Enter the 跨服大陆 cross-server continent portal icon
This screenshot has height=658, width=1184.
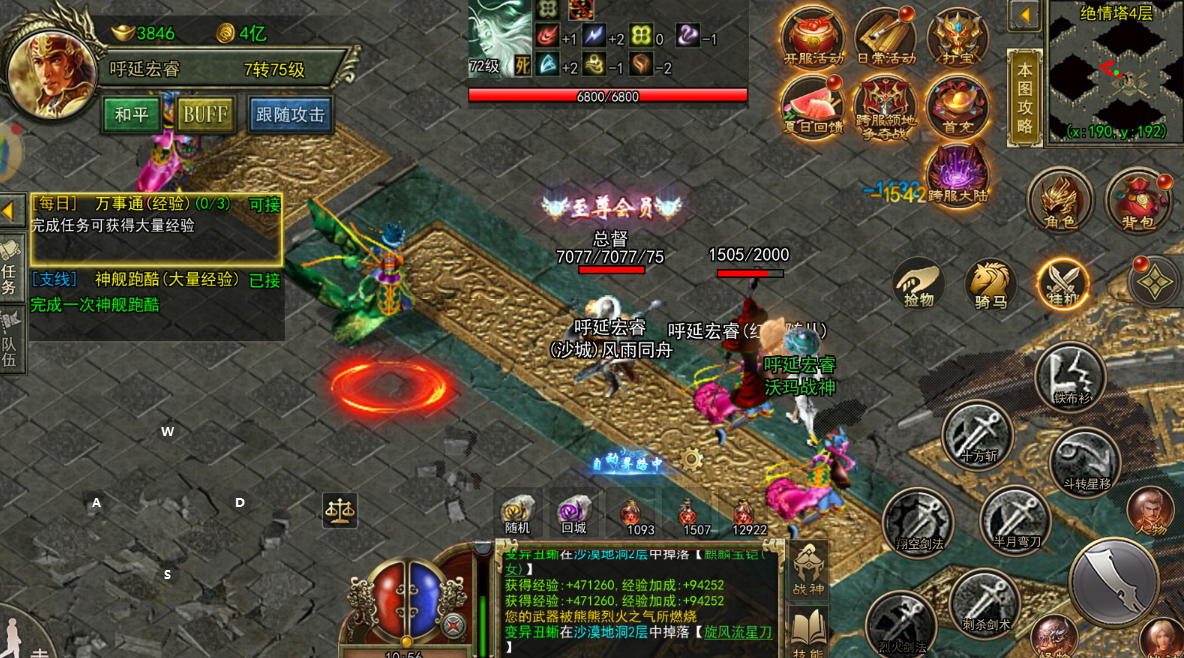(x=957, y=174)
